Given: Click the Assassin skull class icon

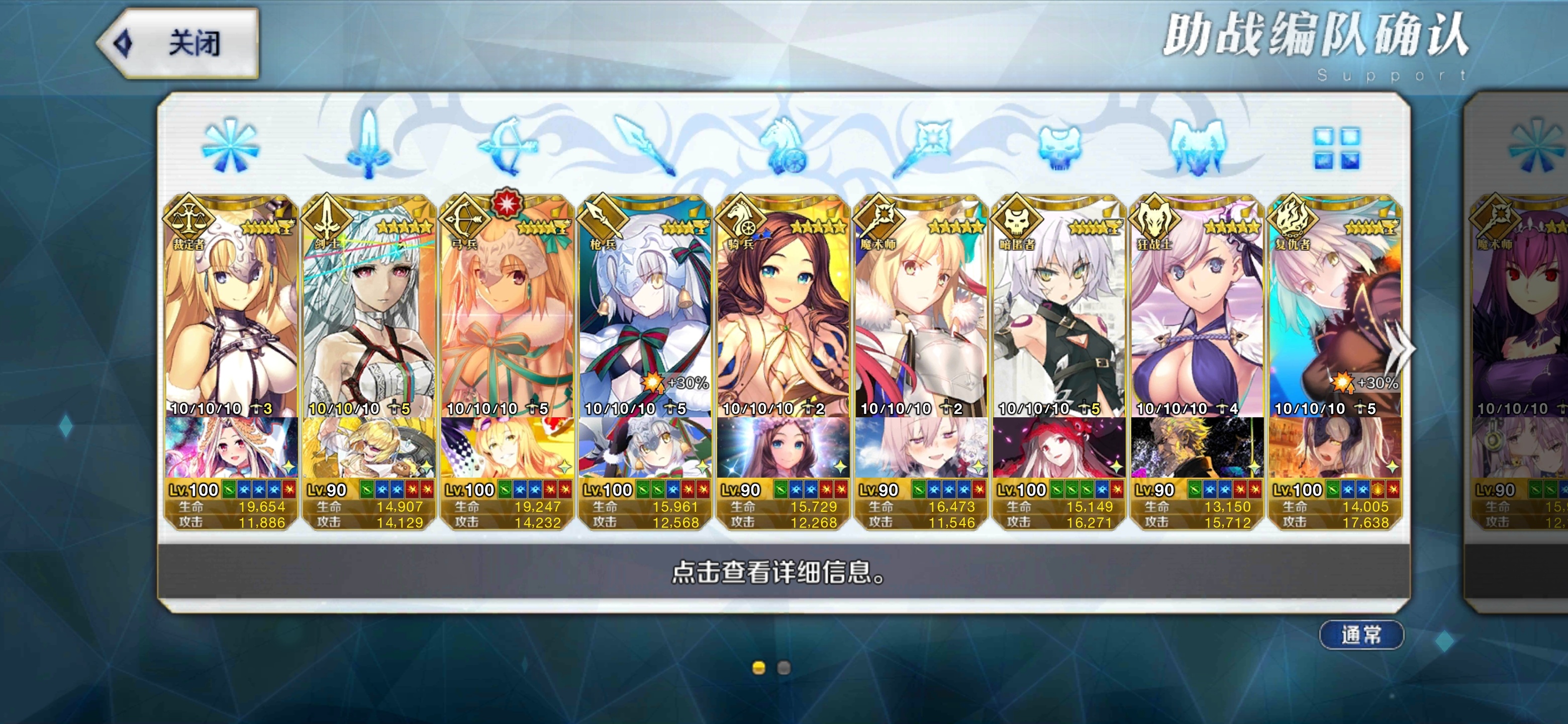Looking at the screenshot, I should (x=1058, y=147).
